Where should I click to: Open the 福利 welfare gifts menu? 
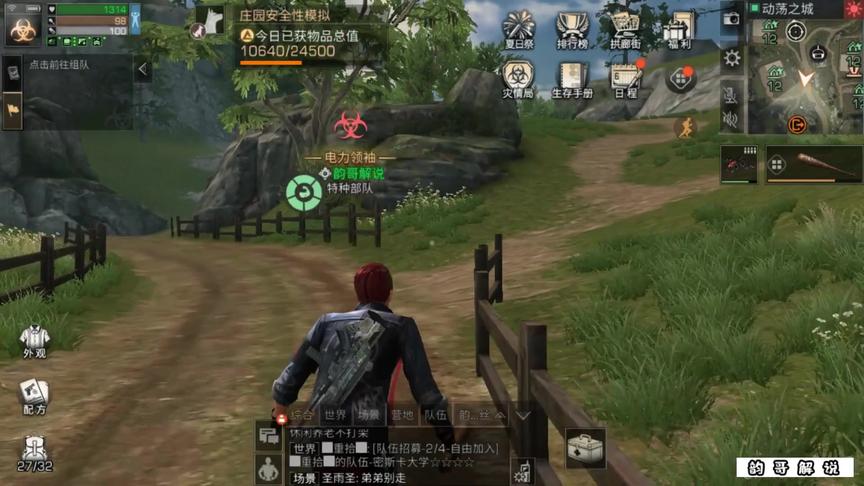click(679, 31)
